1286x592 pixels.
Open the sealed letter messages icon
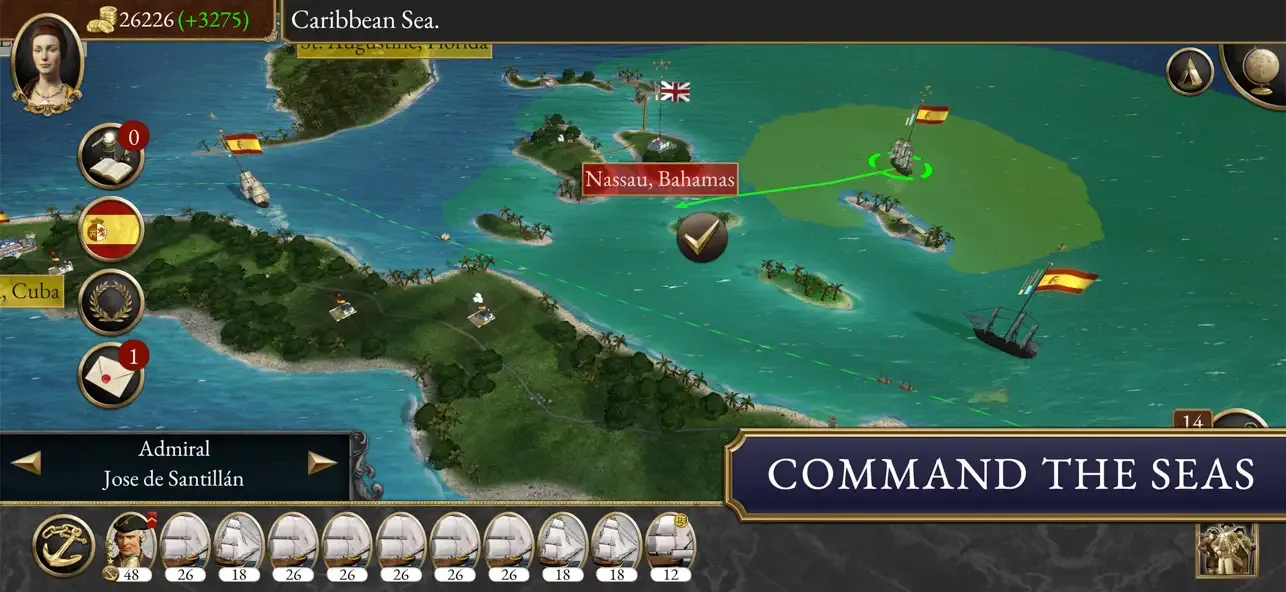click(x=111, y=374)
